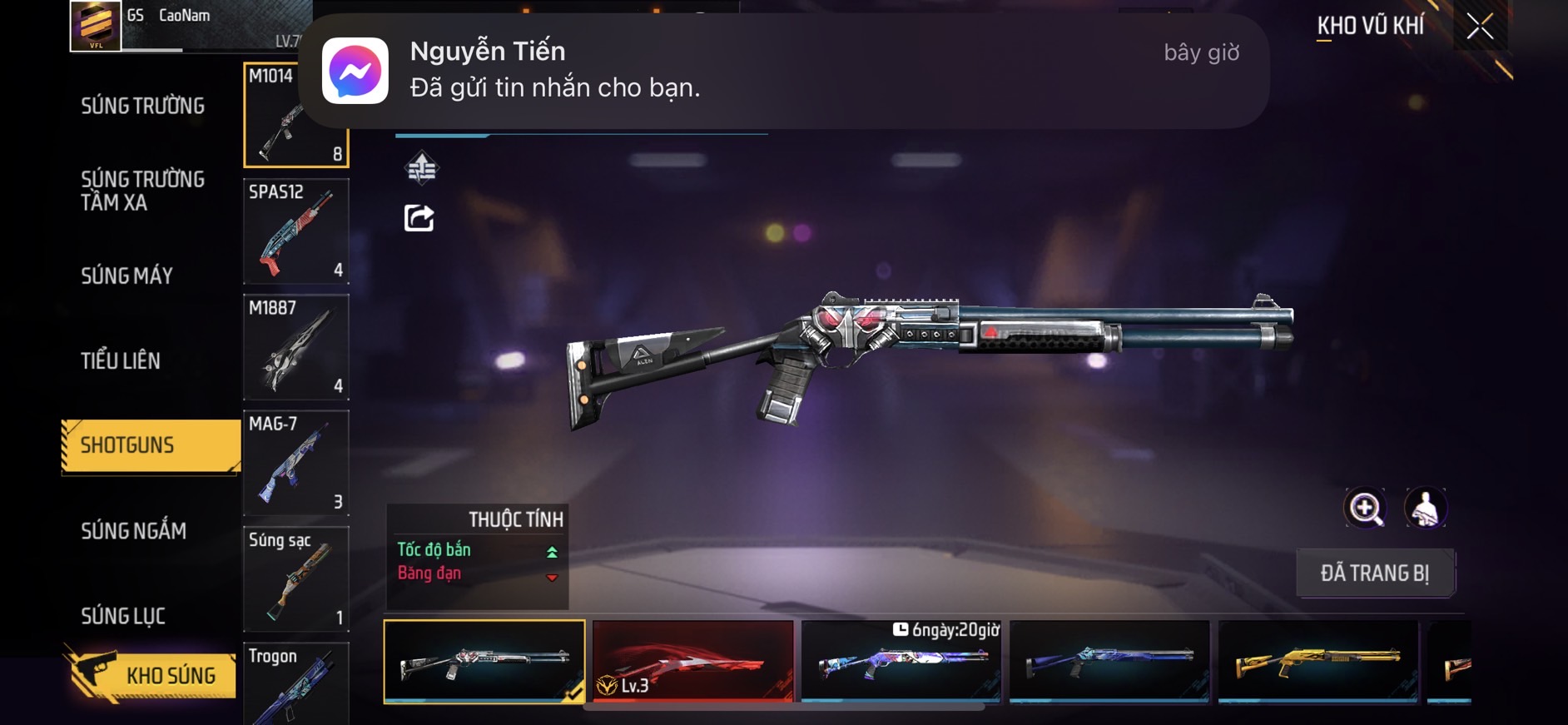Select the Súng sạc weapon tile
The width and height of the screenshot is (1568, 725).
295,579
